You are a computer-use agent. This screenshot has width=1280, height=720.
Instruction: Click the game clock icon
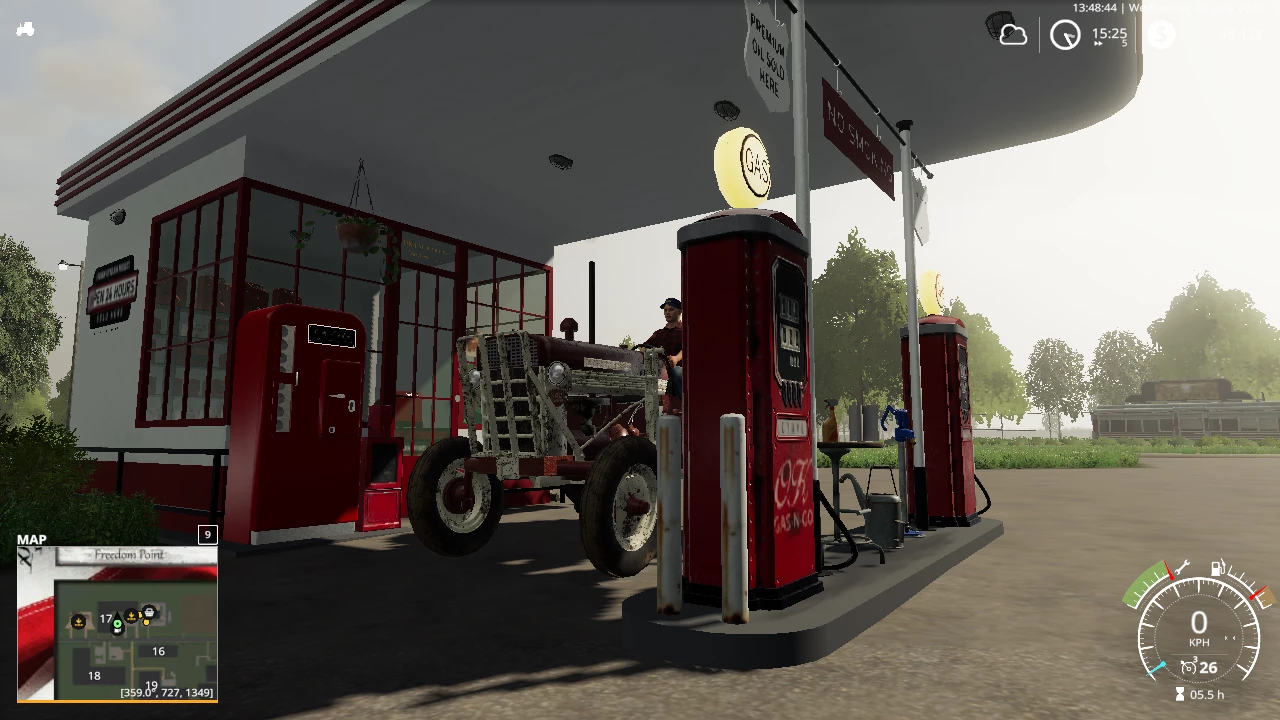pyautogui.click(x=1065, y=36)
